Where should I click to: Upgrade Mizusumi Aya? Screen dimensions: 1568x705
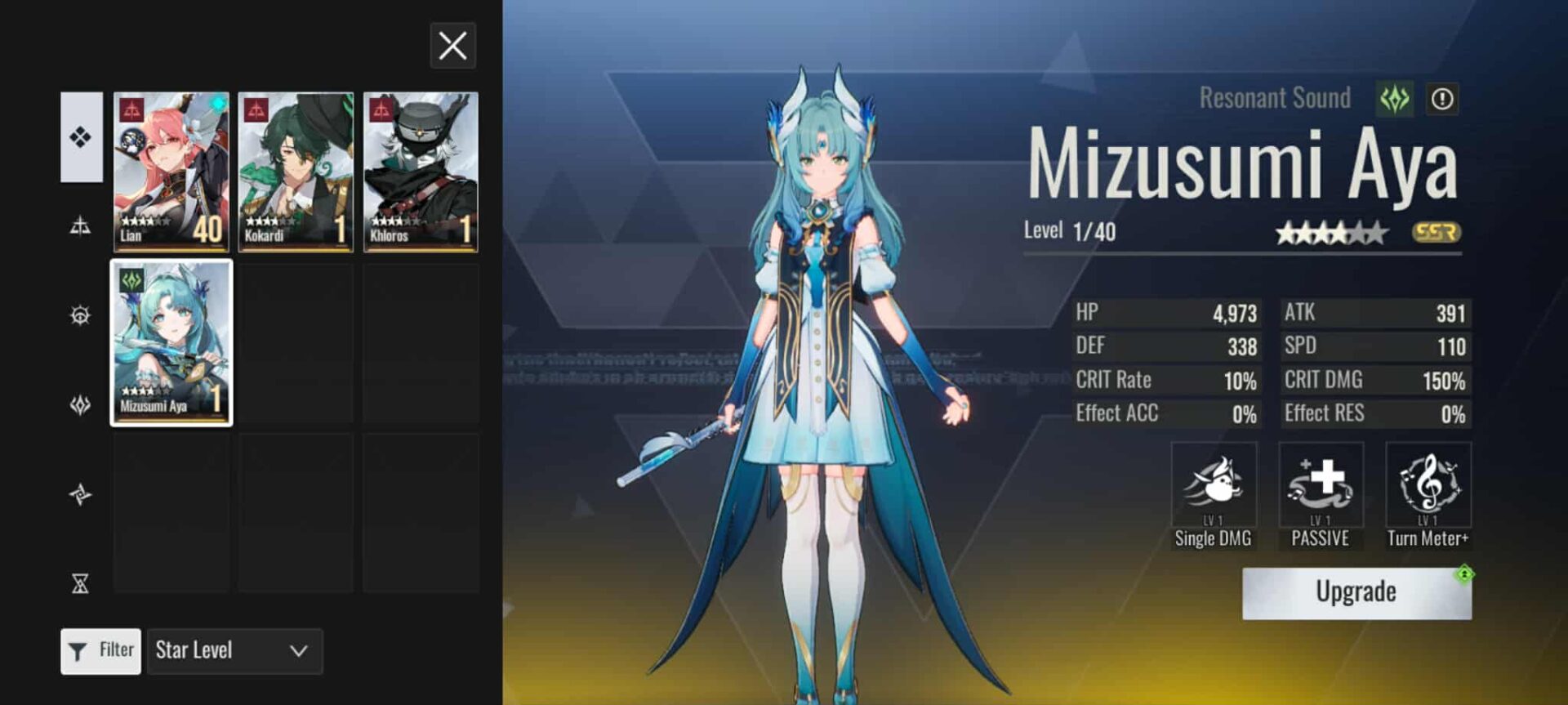[1356, 592]
